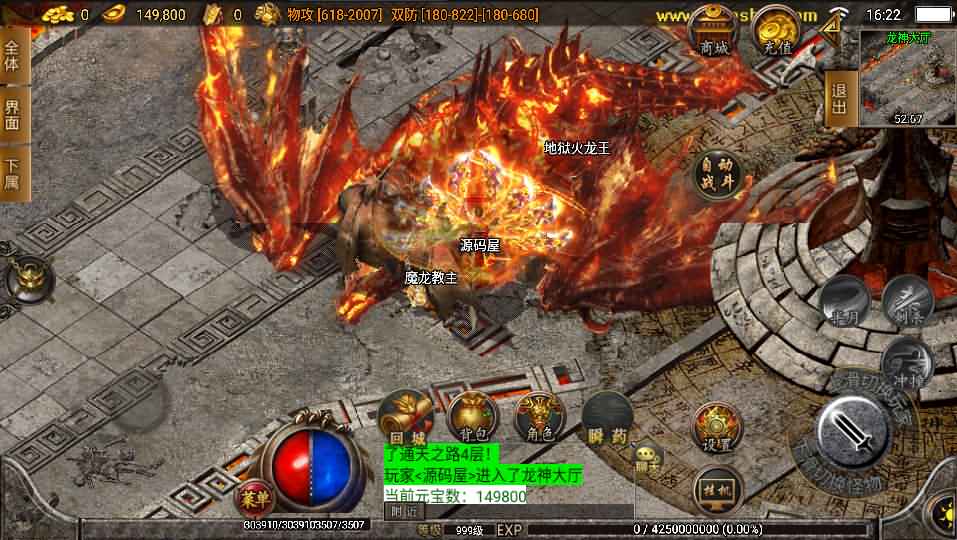Open the 充值 recharge screen
This screenshot has height=540, width=957.
(776, 33)
